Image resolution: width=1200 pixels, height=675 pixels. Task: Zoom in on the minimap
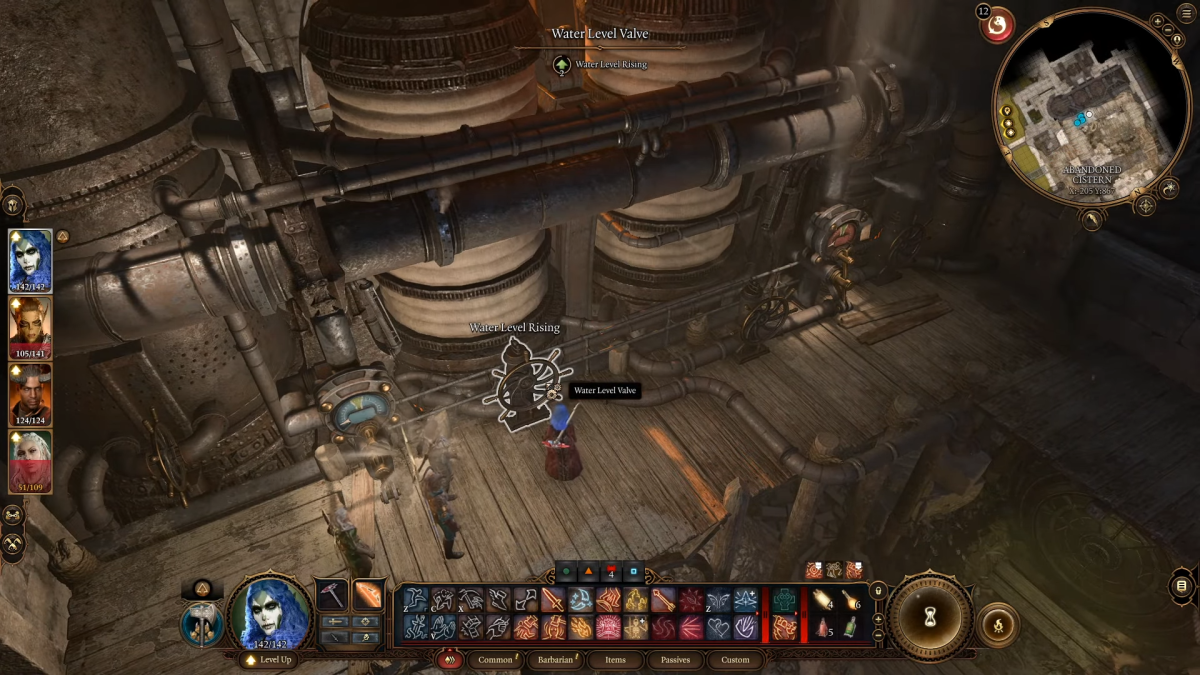1157,20
